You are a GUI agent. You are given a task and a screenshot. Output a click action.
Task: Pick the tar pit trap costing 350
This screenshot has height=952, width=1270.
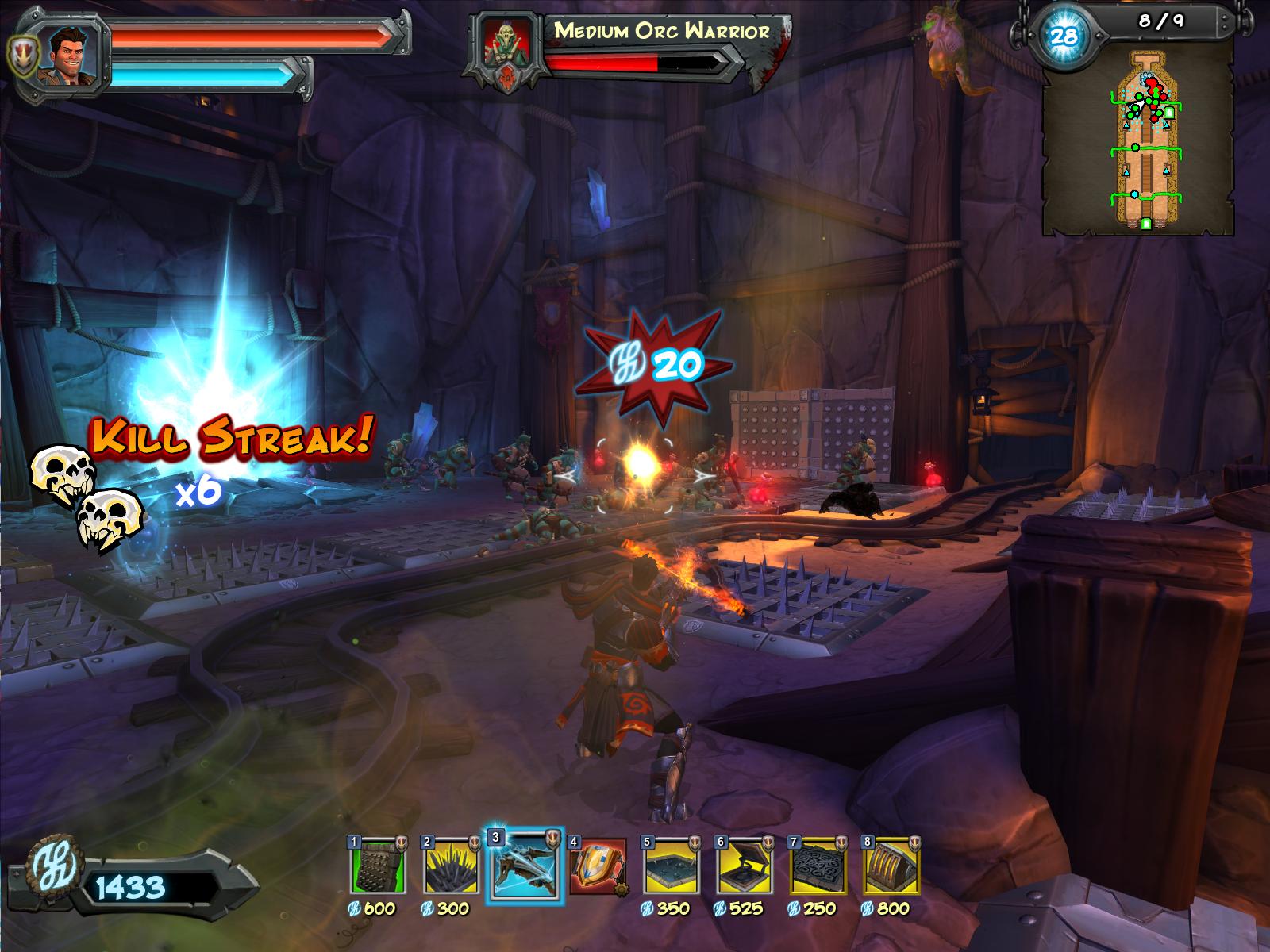point(671,865)
